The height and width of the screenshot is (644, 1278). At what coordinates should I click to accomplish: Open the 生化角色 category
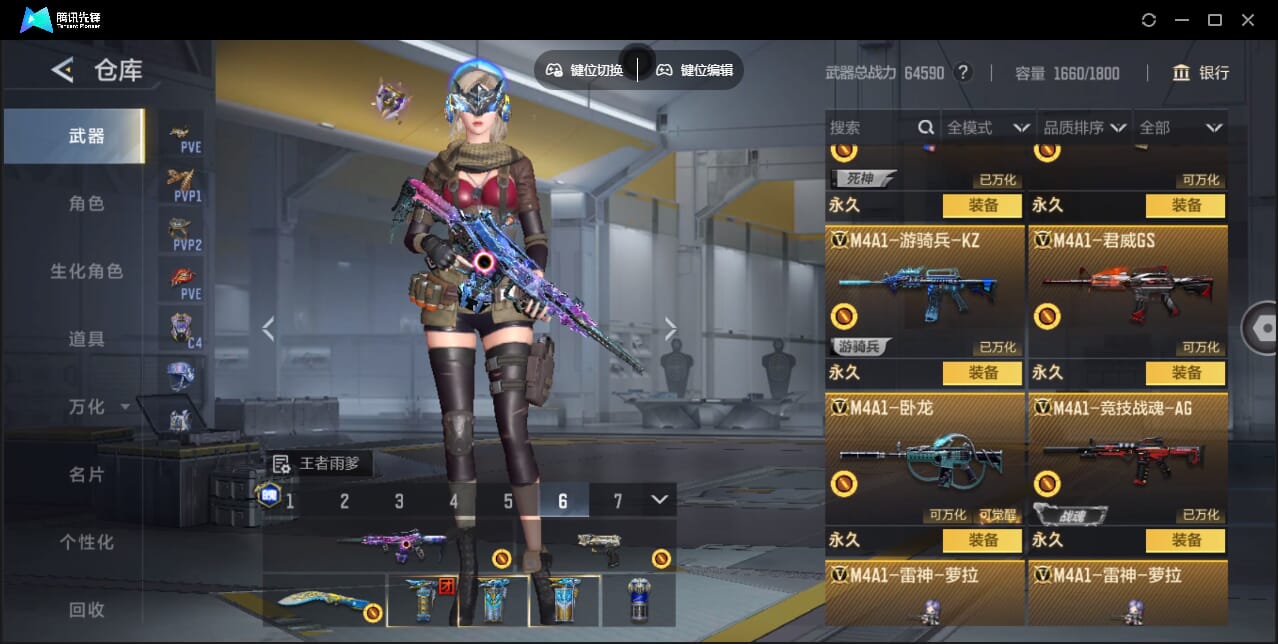coord(86,272)
